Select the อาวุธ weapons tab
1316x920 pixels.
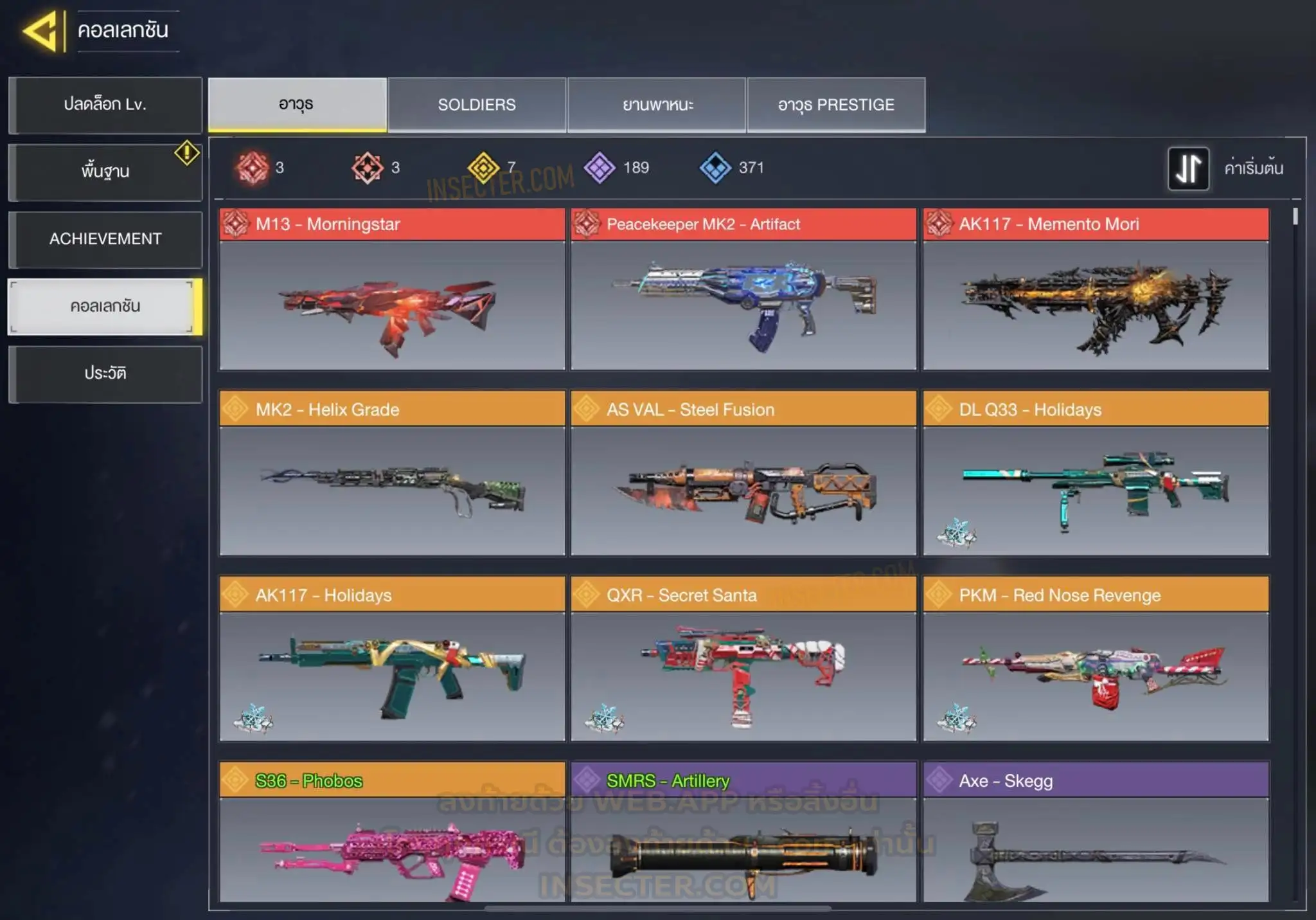pyautogui.click(x=297, y=105)
